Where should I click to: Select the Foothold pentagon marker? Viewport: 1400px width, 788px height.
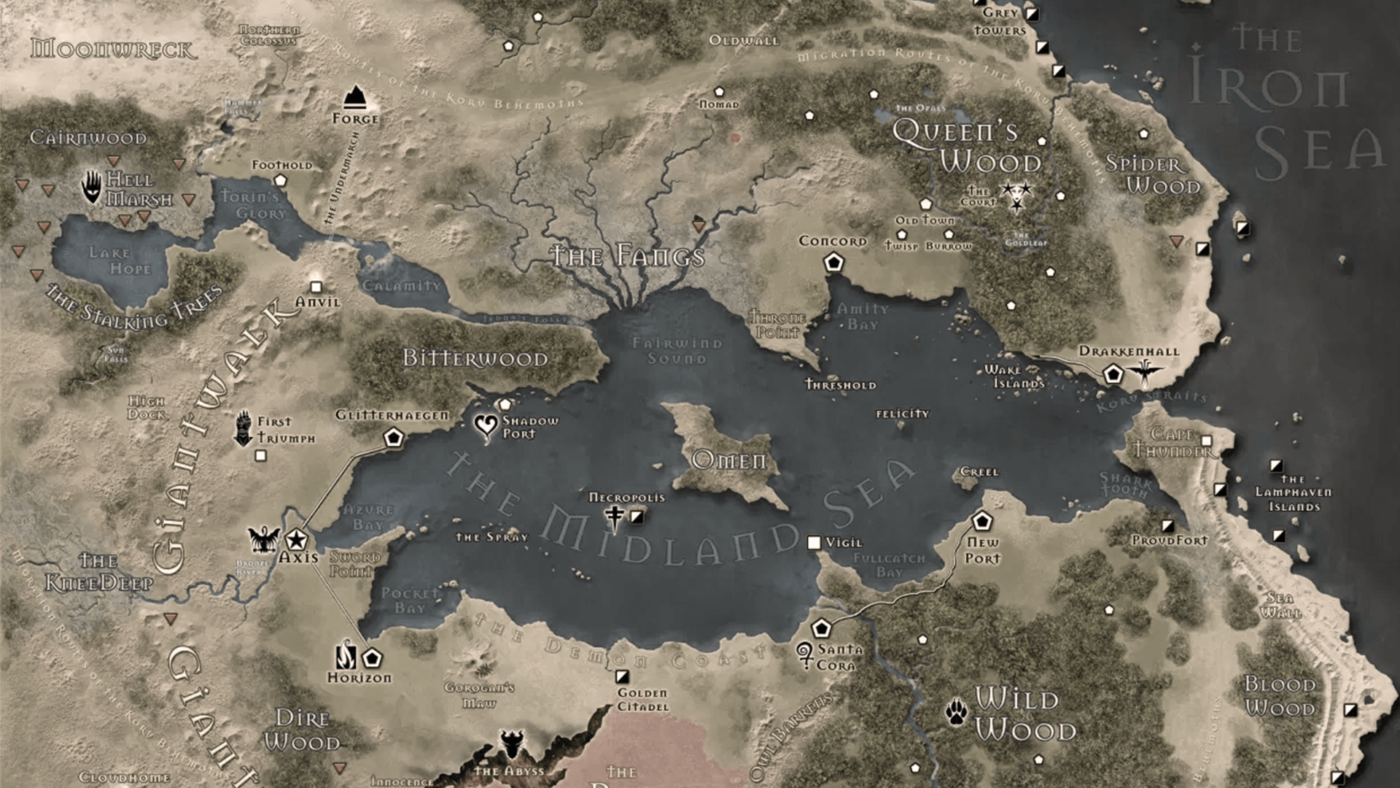[x=281, y=180]
